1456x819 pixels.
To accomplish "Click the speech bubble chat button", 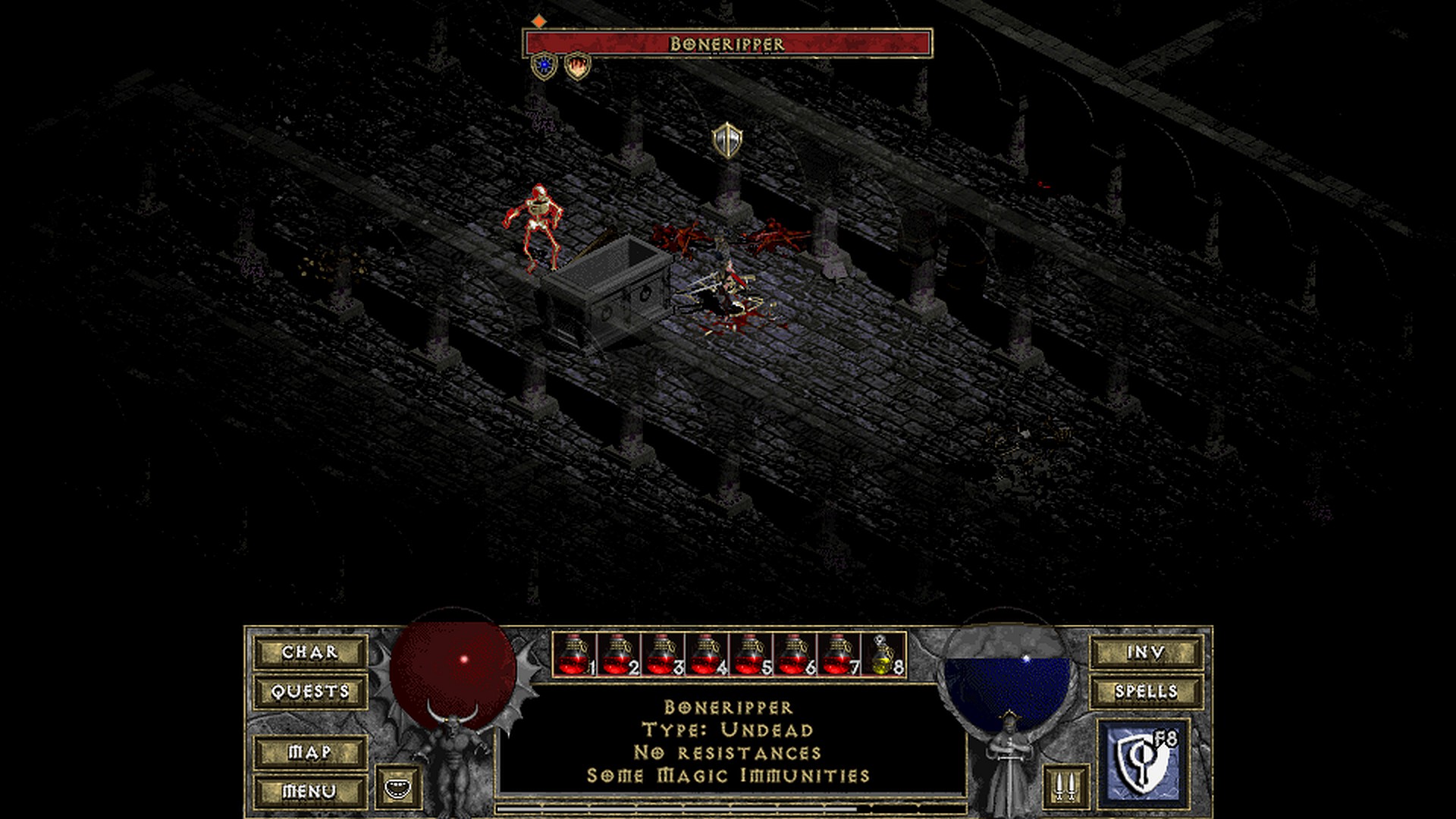I will [x=399, y=787].
